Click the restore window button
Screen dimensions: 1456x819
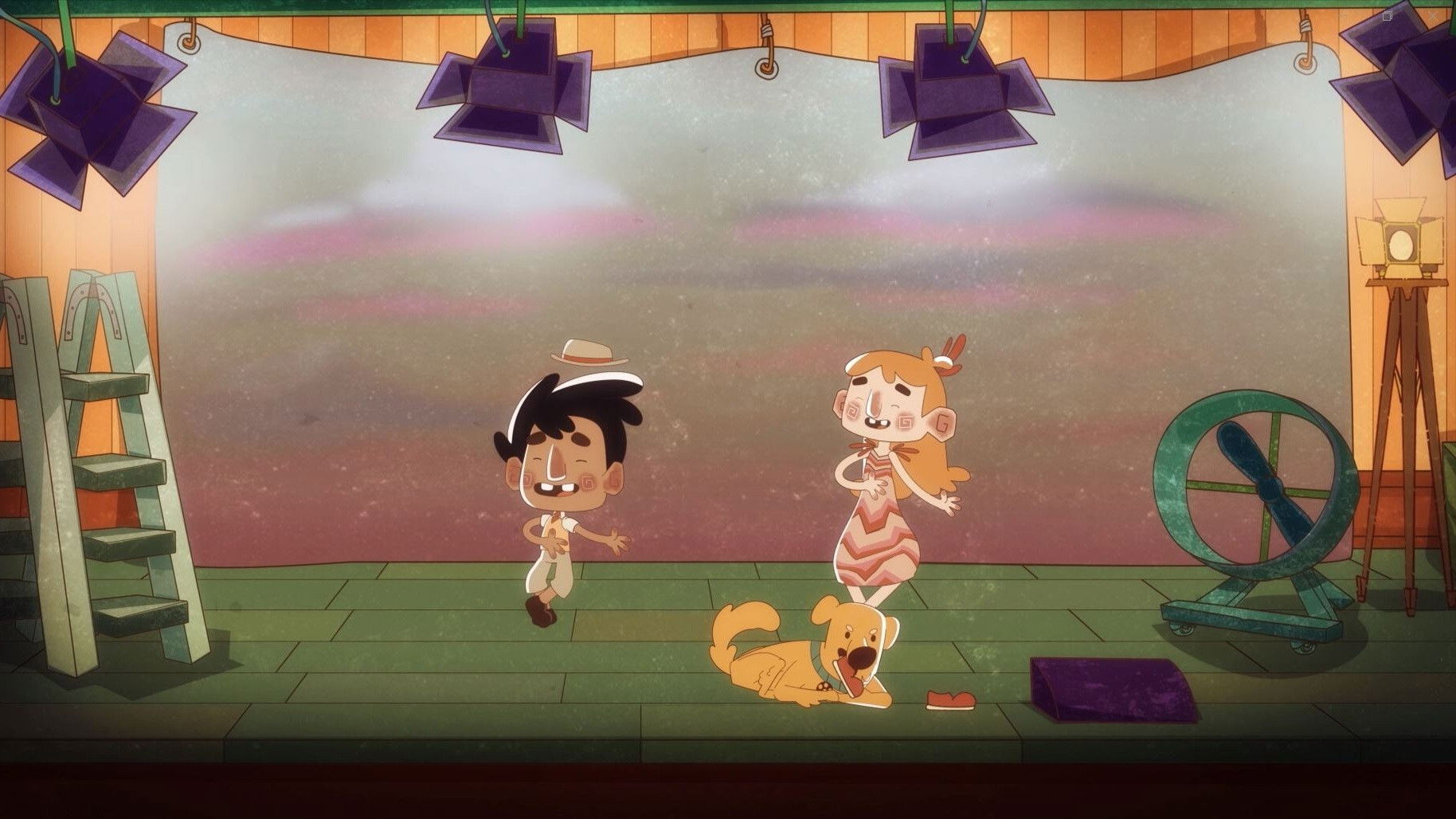1387,16
